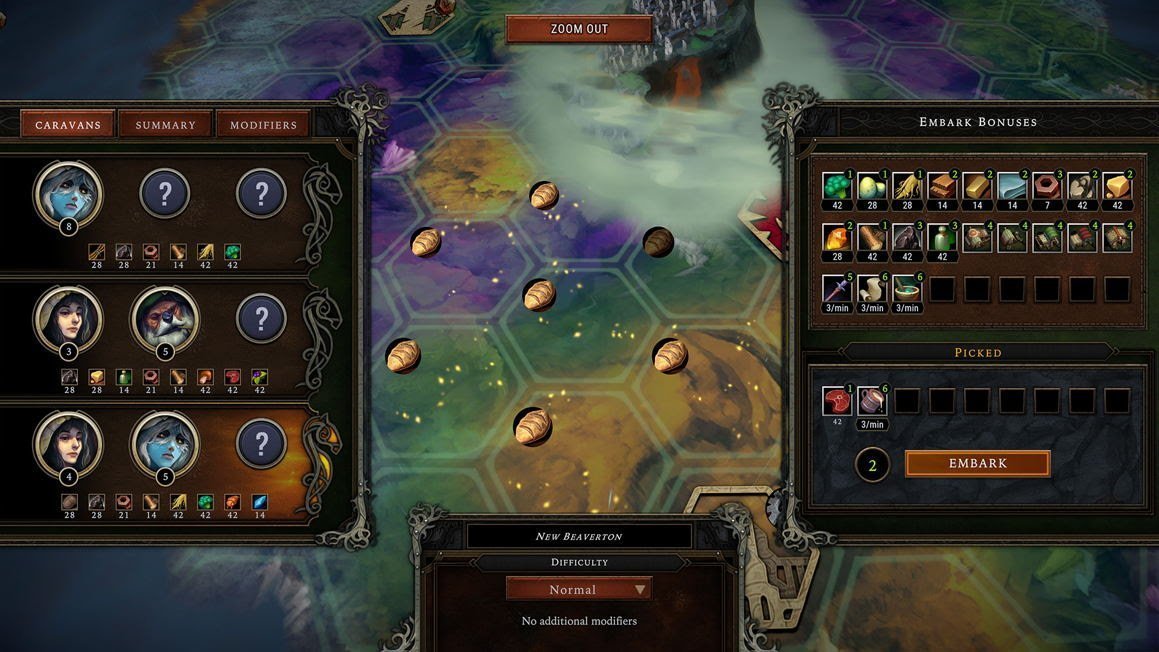1159x652 pixels.
Task: Switch to the Summary tab
Action: [166, 125]
